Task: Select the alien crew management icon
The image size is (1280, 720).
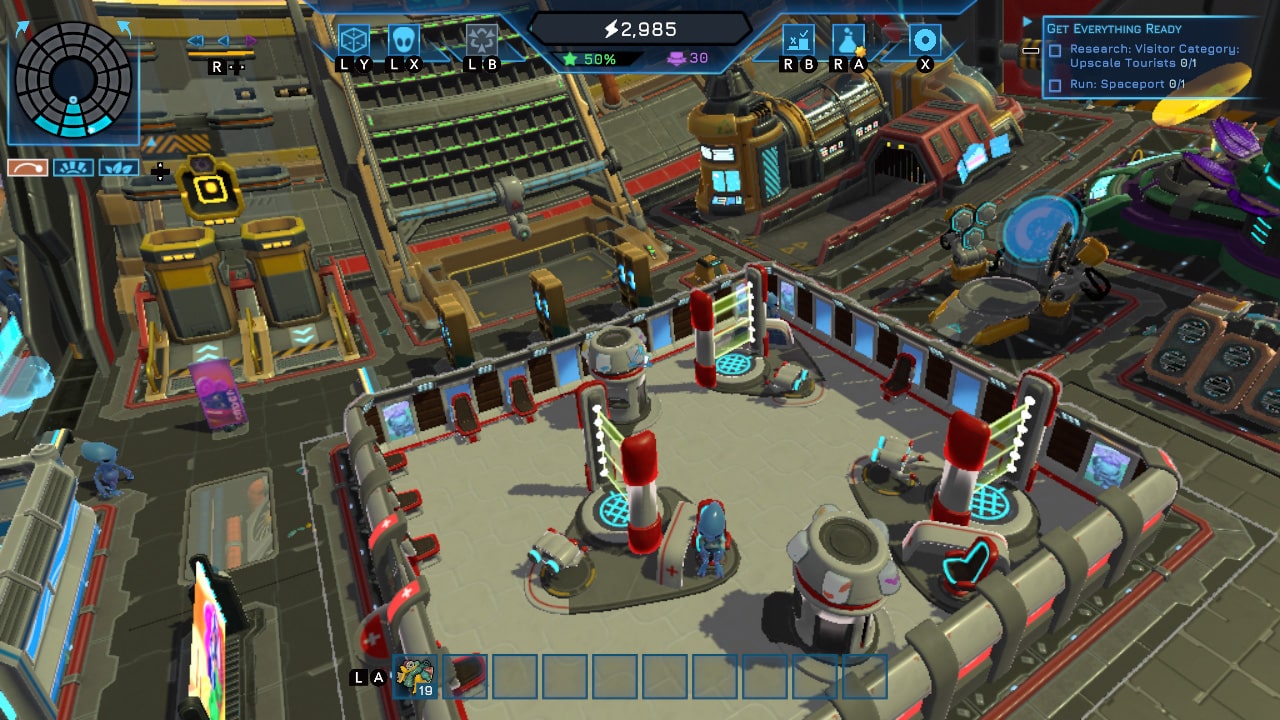Action: coord(404,39)
